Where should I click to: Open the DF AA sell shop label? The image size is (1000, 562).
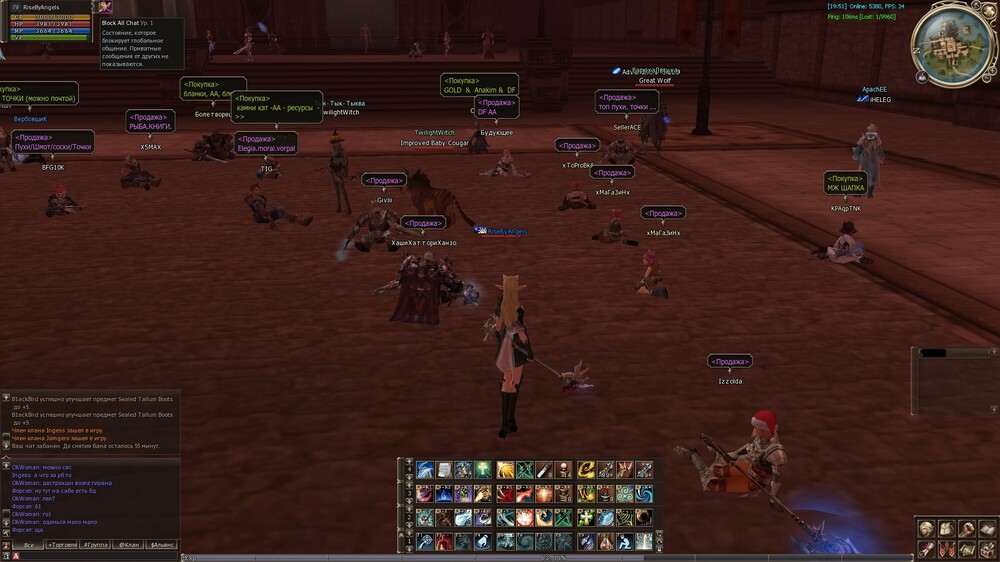[496, 107]
